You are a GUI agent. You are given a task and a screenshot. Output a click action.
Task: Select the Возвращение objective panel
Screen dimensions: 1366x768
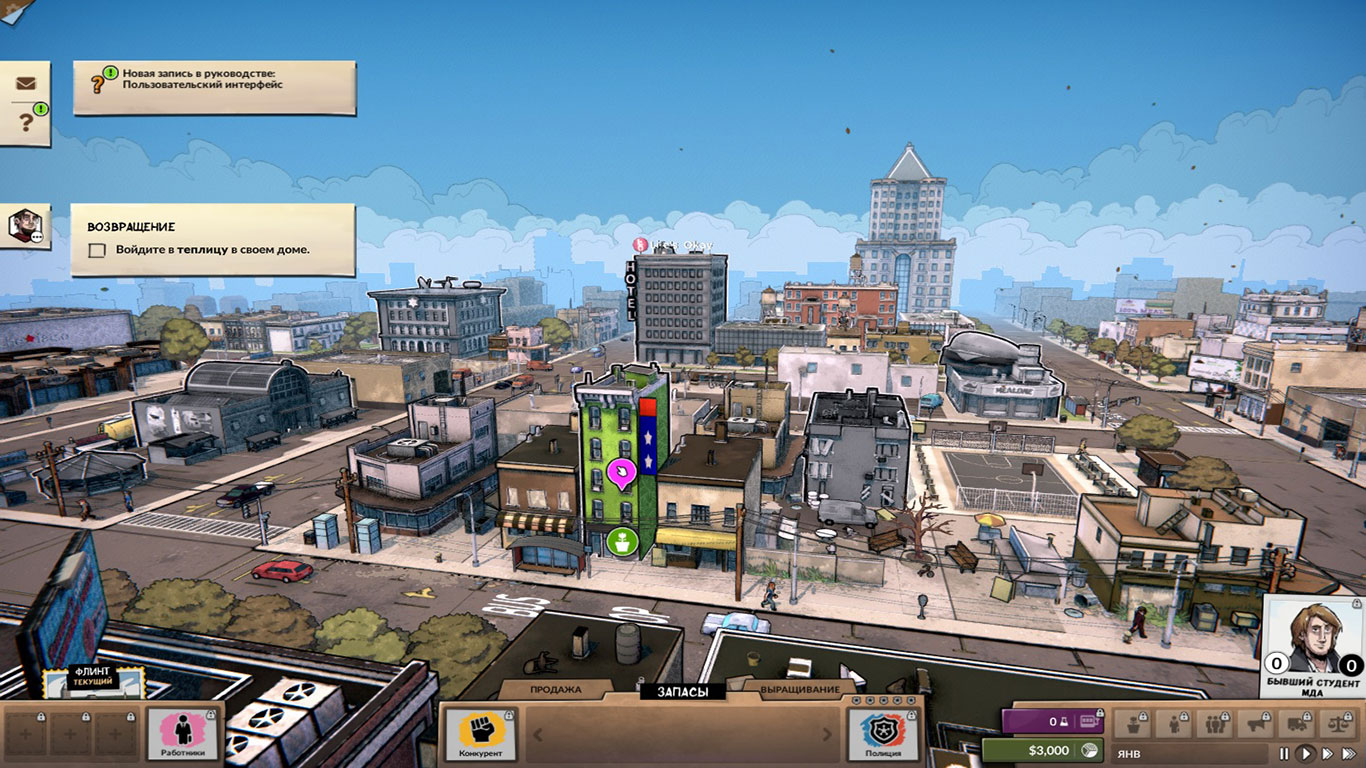coord(212,240)
